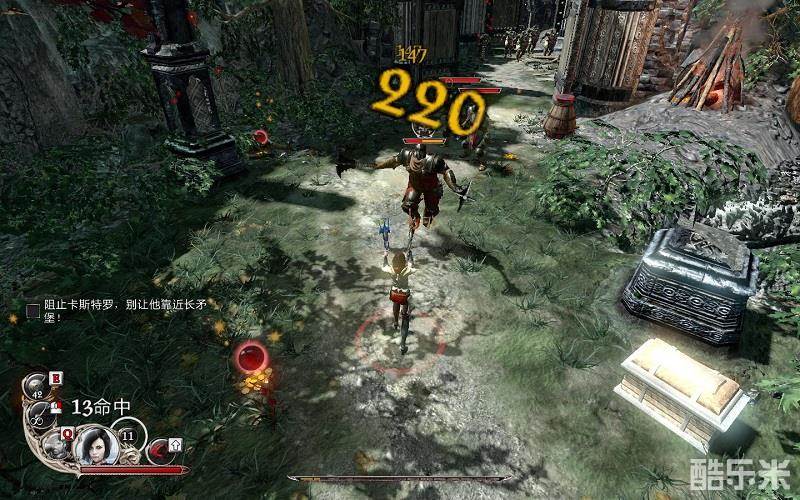Toggle the quest objective checkbox
The width and height of the screenshot is (800, 500).
[33, 310]
